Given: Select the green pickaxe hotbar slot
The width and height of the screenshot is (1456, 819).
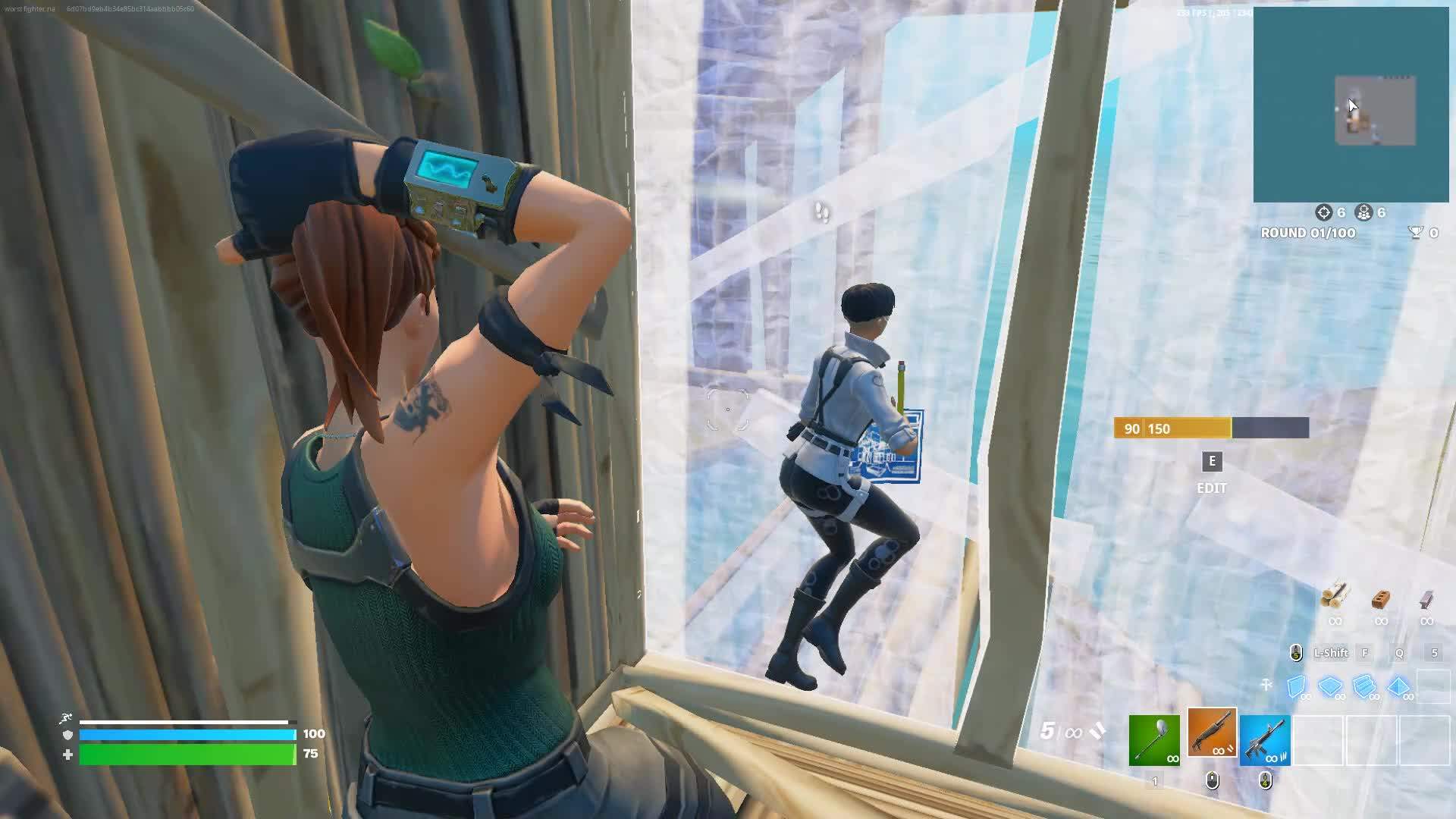Looking at the screenshot, I should point(1154,740).
